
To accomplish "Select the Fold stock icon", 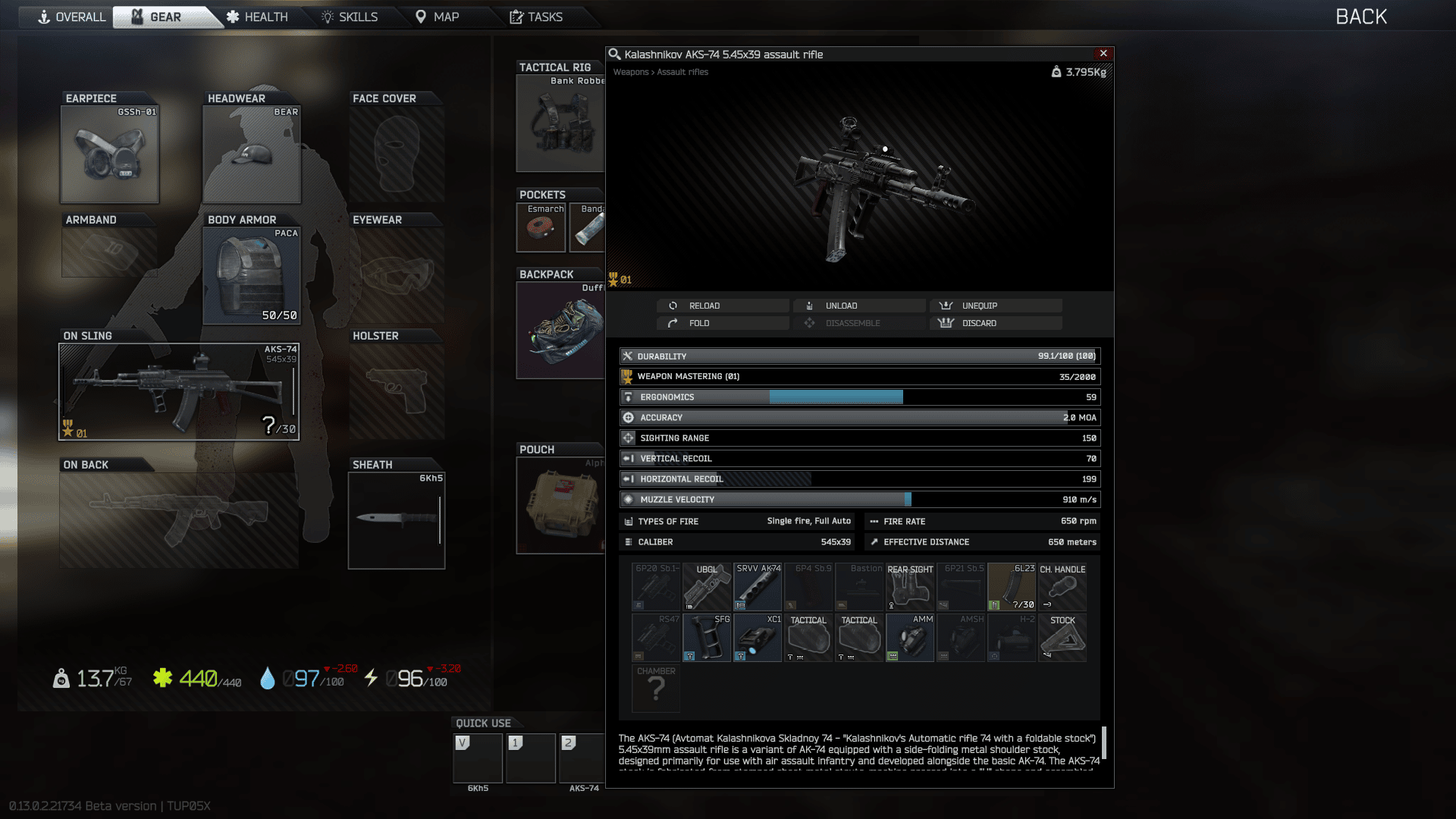I will (x=673, y=323).
